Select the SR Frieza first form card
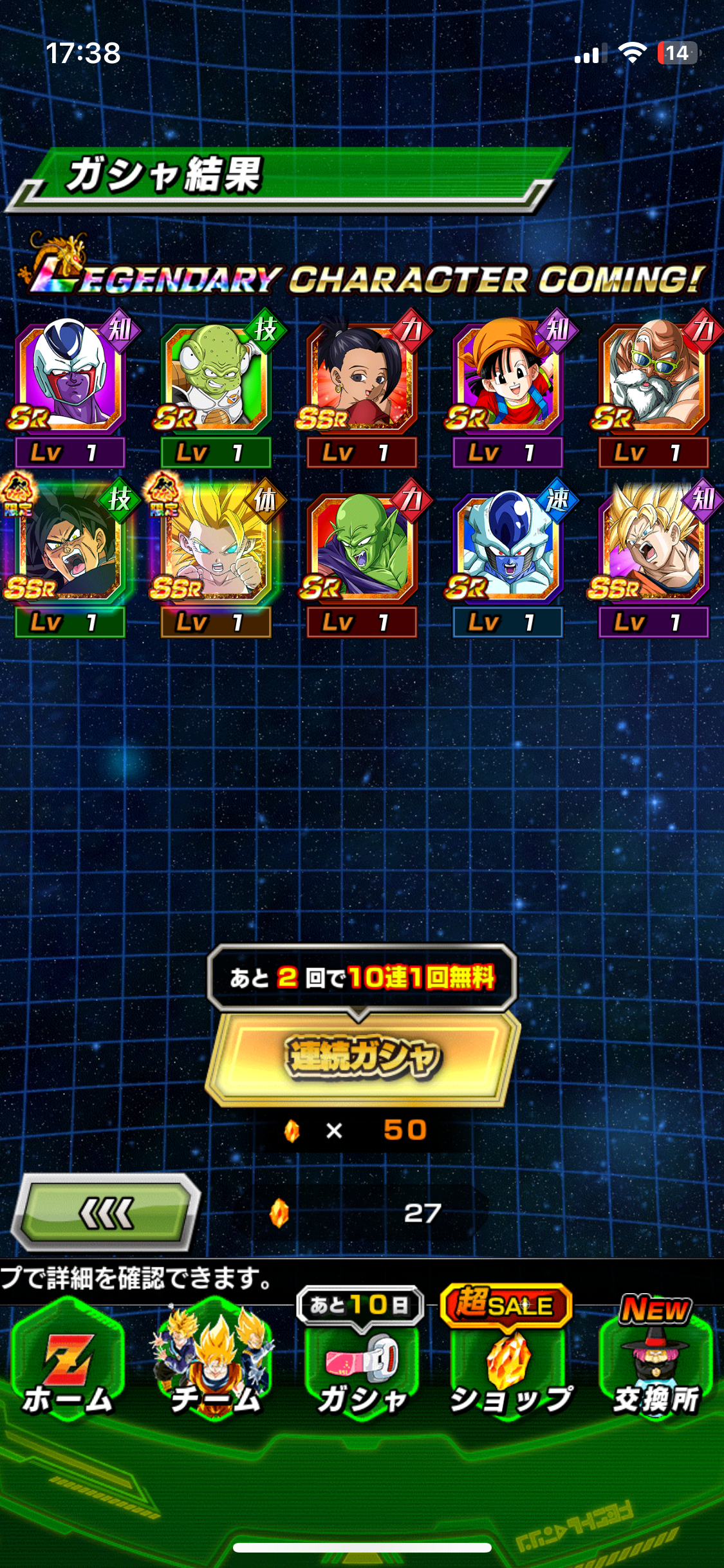Image resolution: width=724 pixels, height=1568 pixels. (70, 380)
